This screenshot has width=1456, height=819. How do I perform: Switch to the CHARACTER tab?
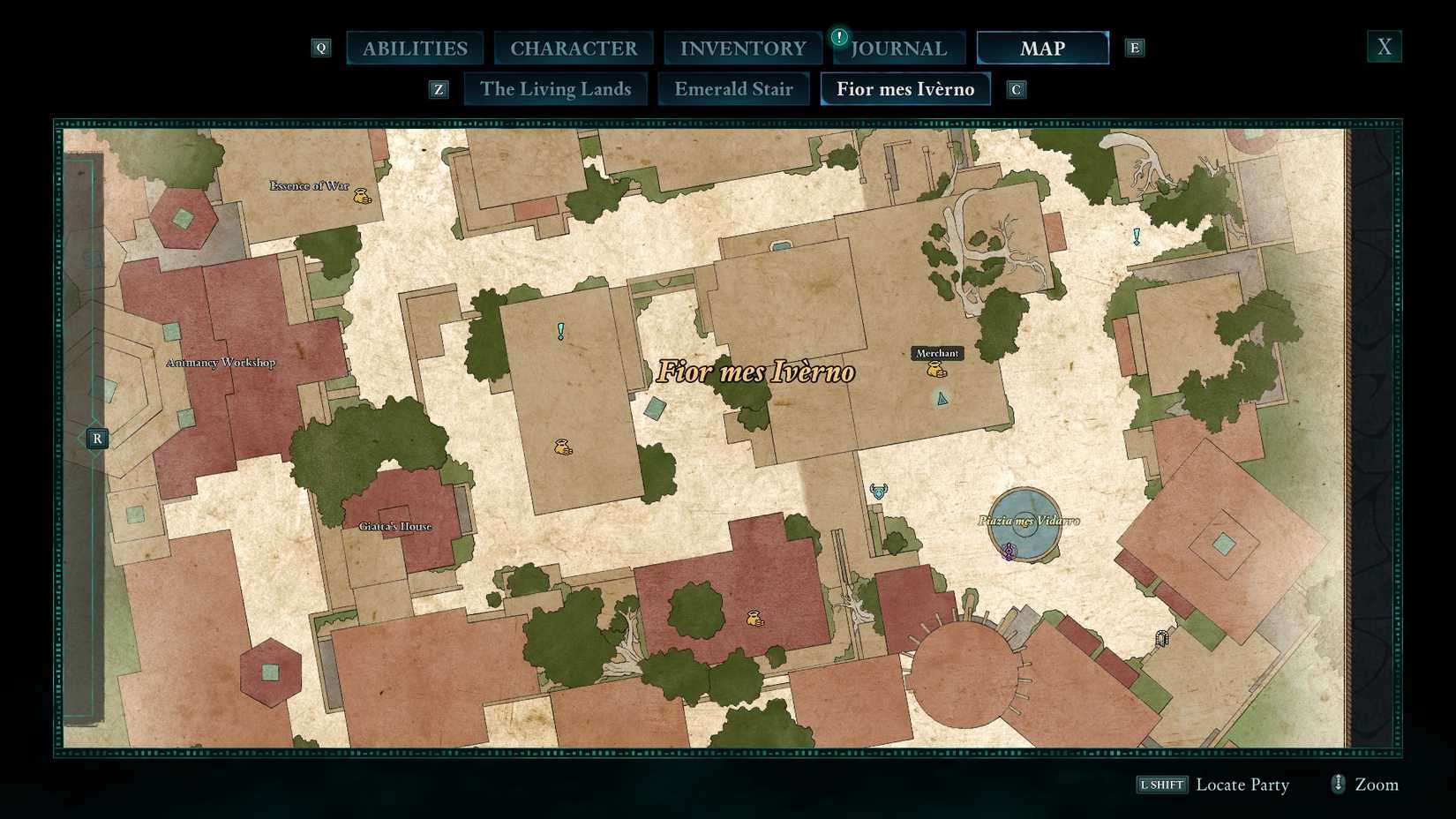[574, 48]
